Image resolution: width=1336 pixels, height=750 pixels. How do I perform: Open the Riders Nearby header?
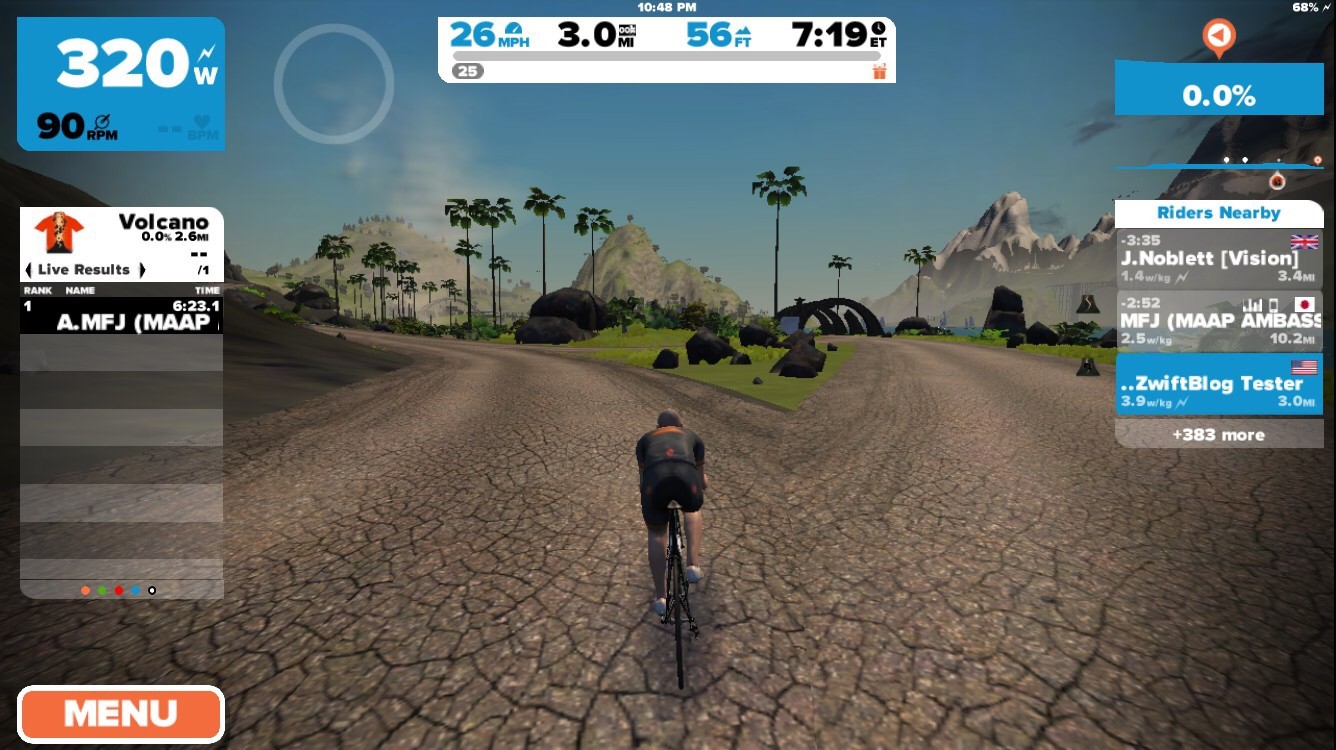[x=1218, y=213]
